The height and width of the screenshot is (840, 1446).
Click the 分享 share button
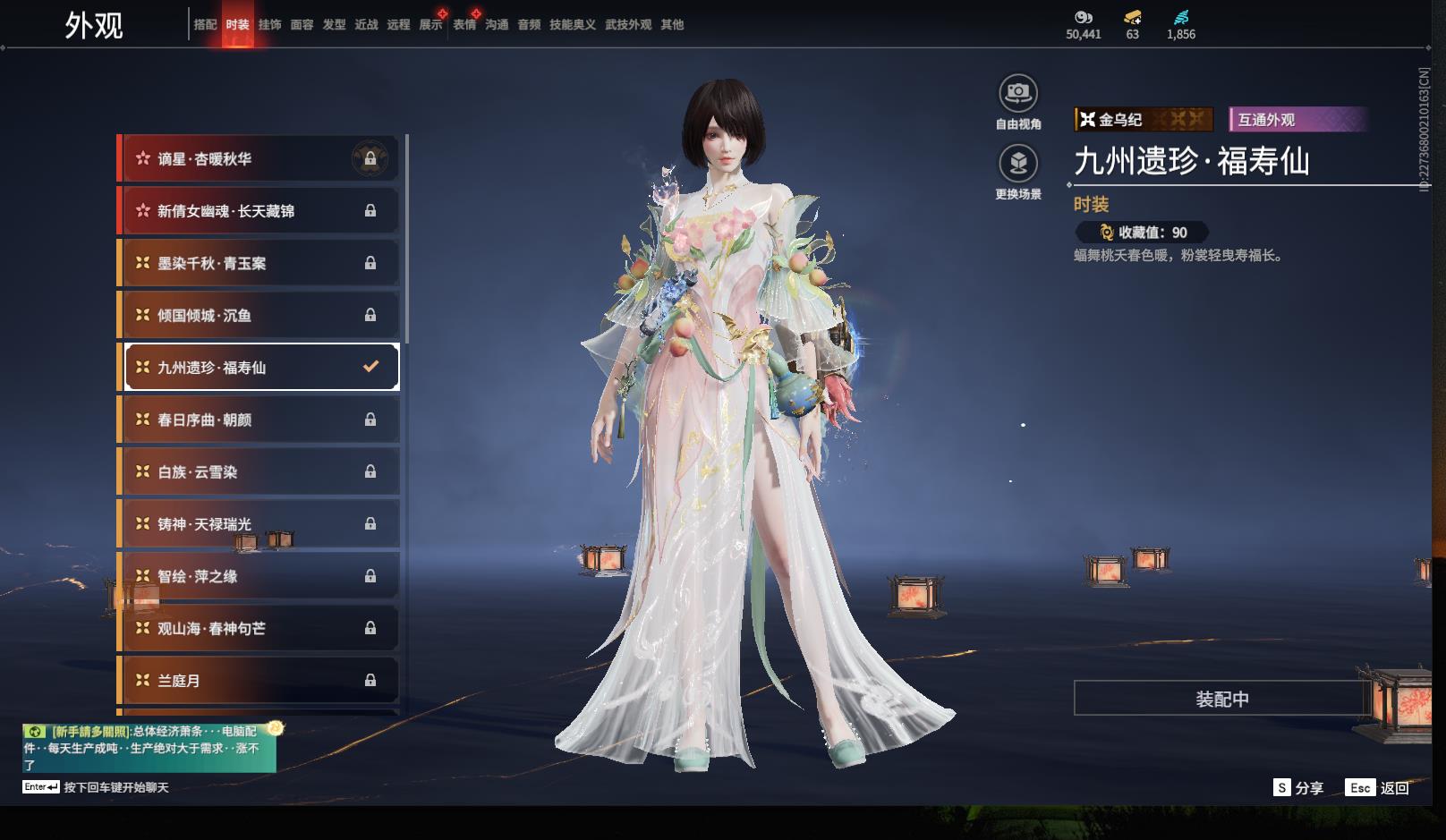pos(1298,788)
